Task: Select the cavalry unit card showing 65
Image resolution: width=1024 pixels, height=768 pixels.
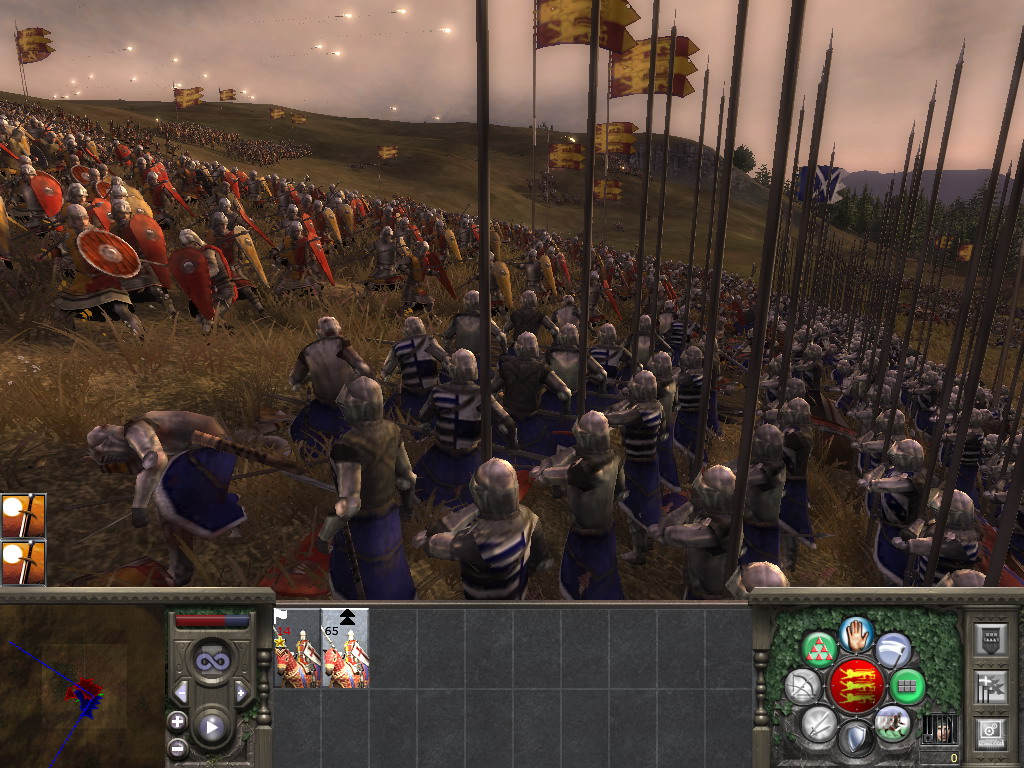Action: pyautogui.click(x=345, y=648)
